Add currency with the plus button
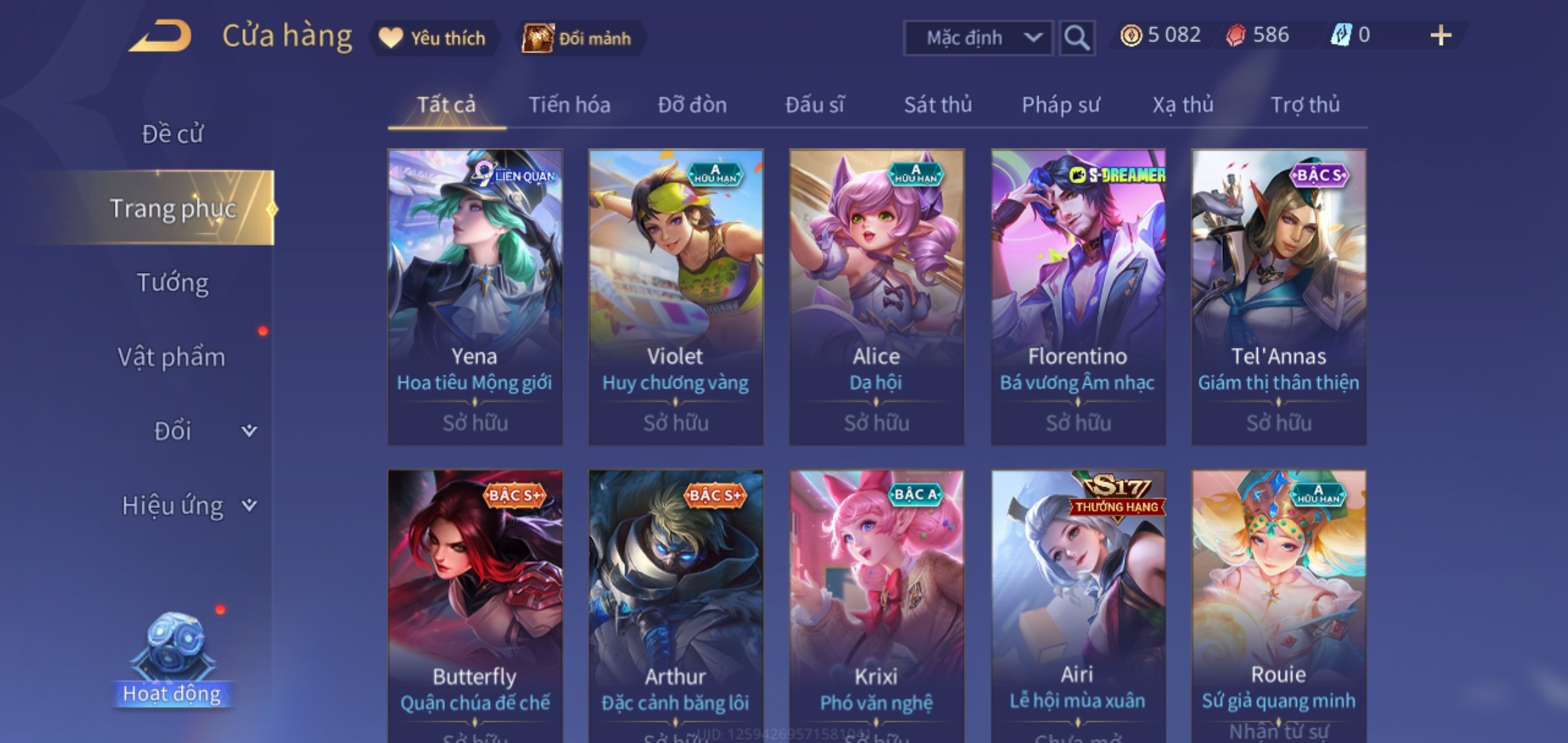Screen dimensions: 1568x743 [x=1440, y=36]
